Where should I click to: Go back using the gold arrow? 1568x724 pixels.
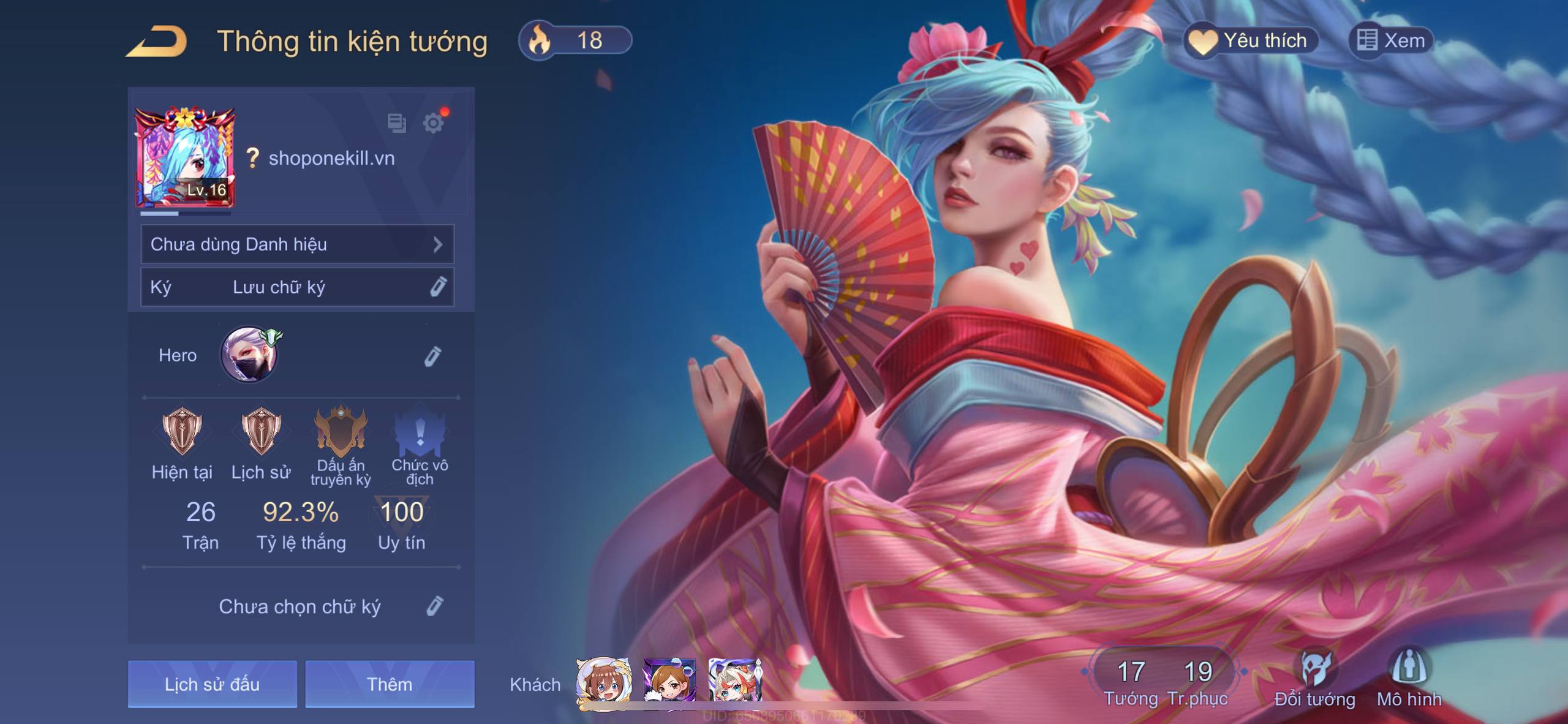click(x=157, y=42)
